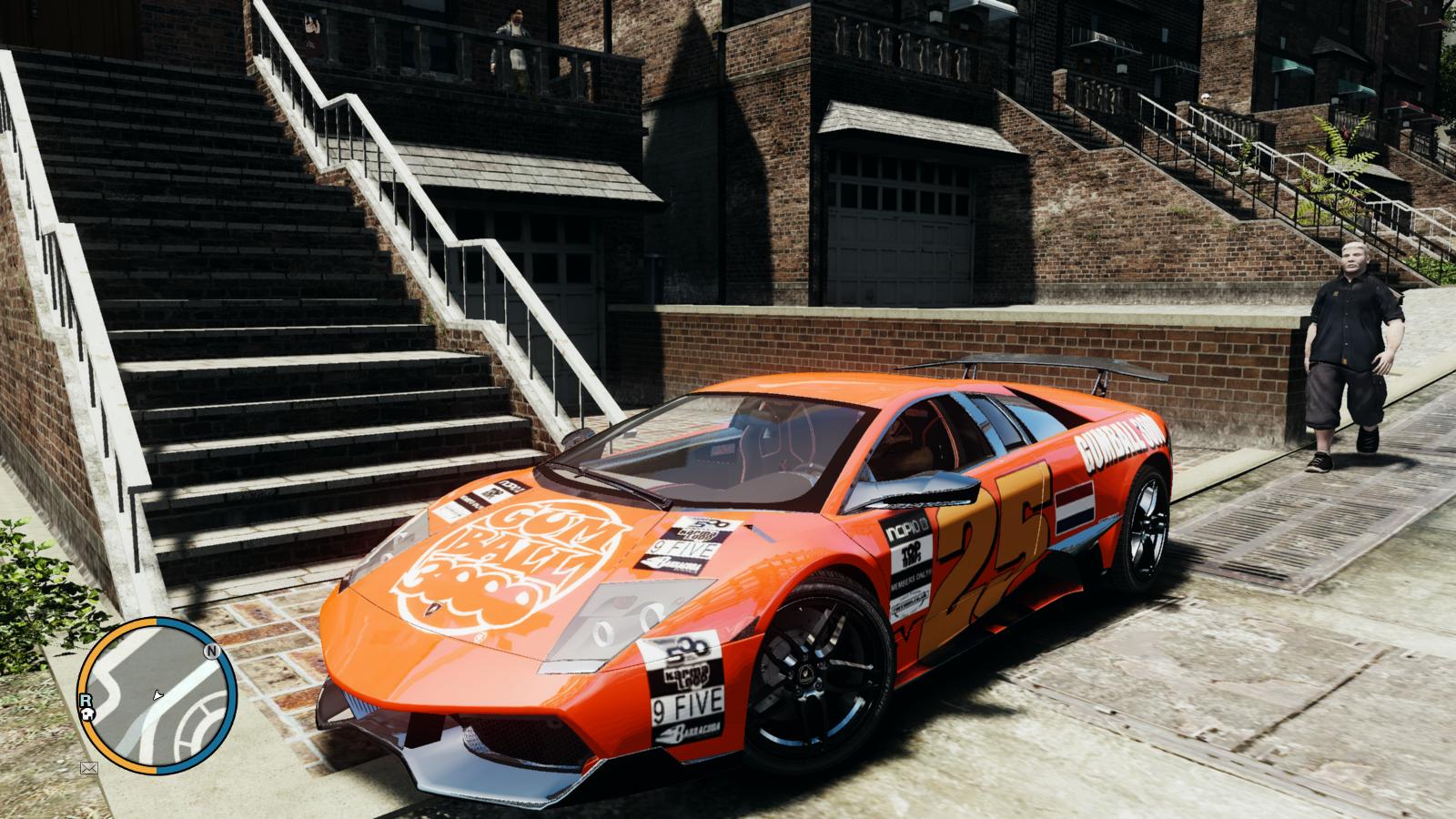The width and height of the screenshot is (1456, 819).
Task: Open the envelope message icon
Action: (x=89, y=768)
